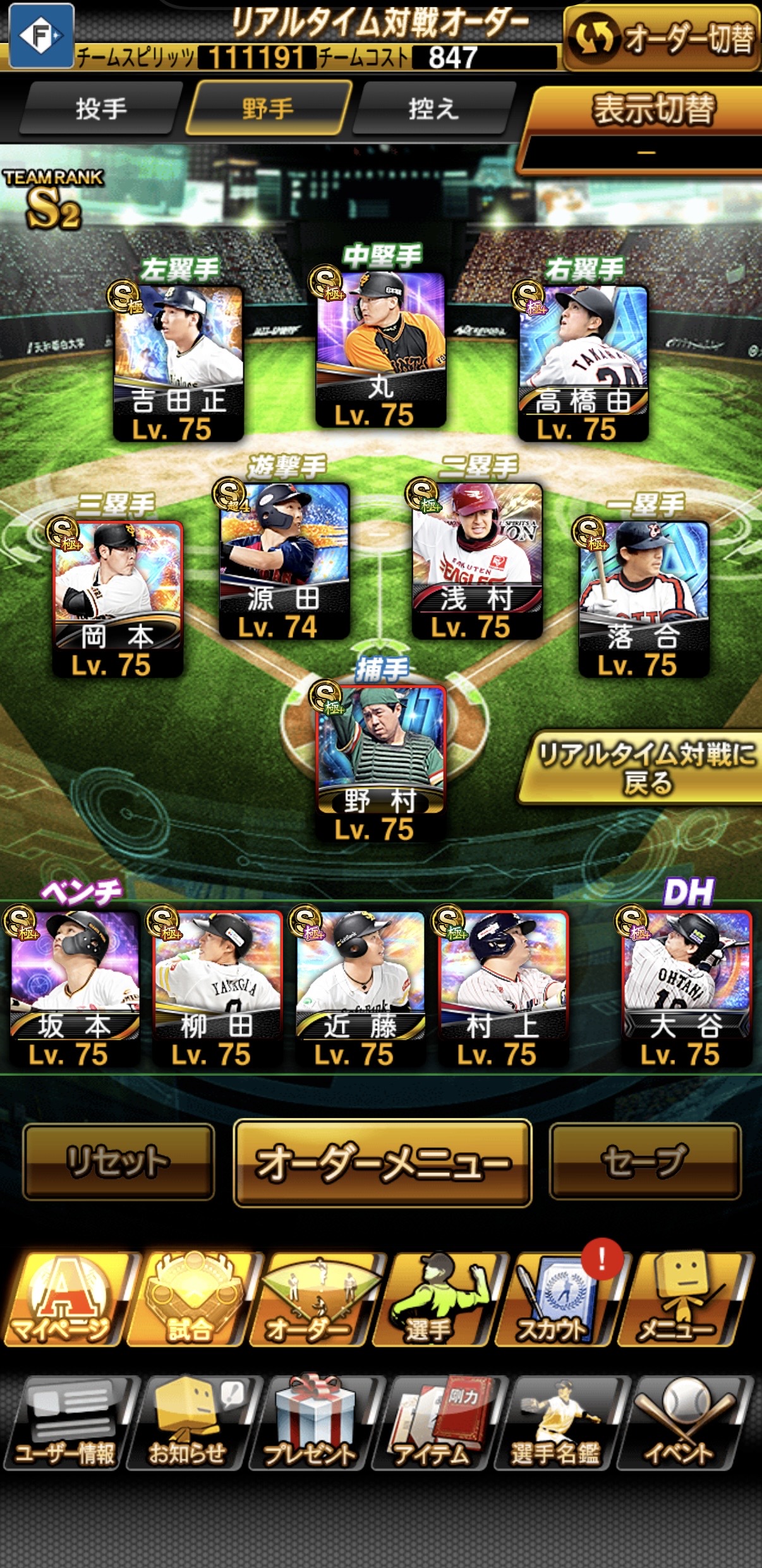
Task: Select the center fielder 丸 card
Action: [380, 349]
